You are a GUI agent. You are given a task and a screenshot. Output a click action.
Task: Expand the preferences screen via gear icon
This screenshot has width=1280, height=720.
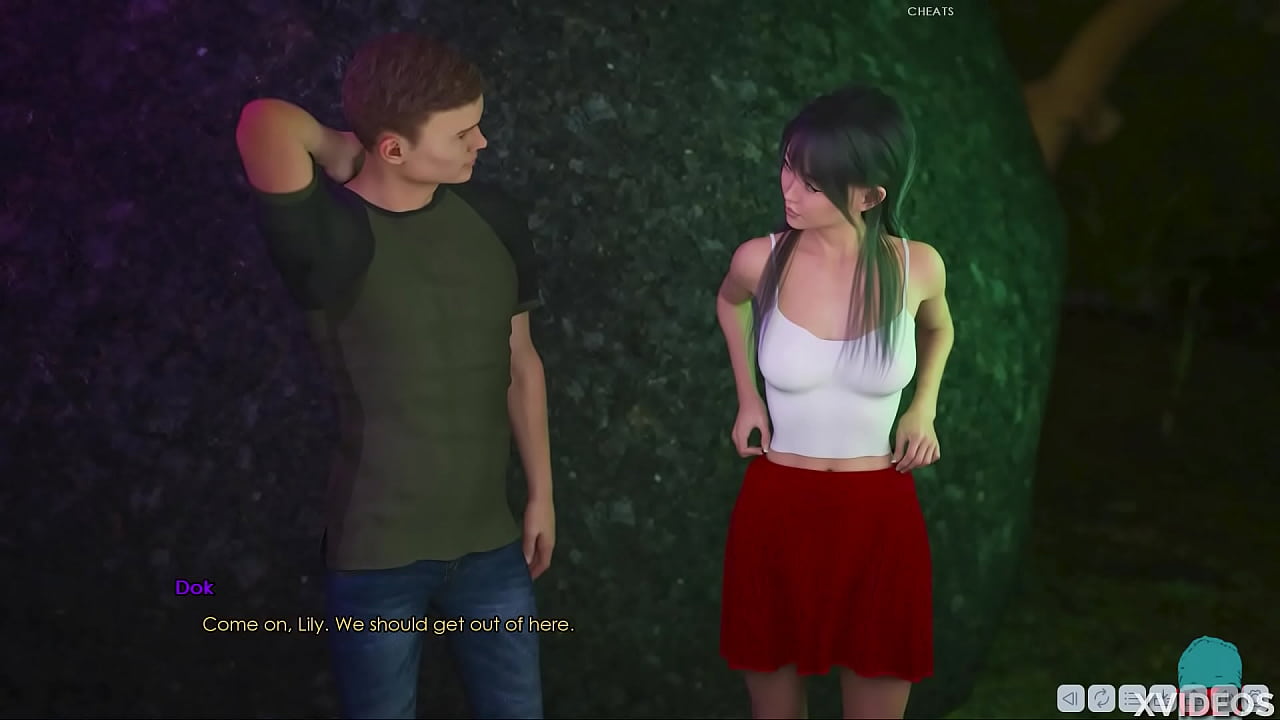[x=1254, y=699]
